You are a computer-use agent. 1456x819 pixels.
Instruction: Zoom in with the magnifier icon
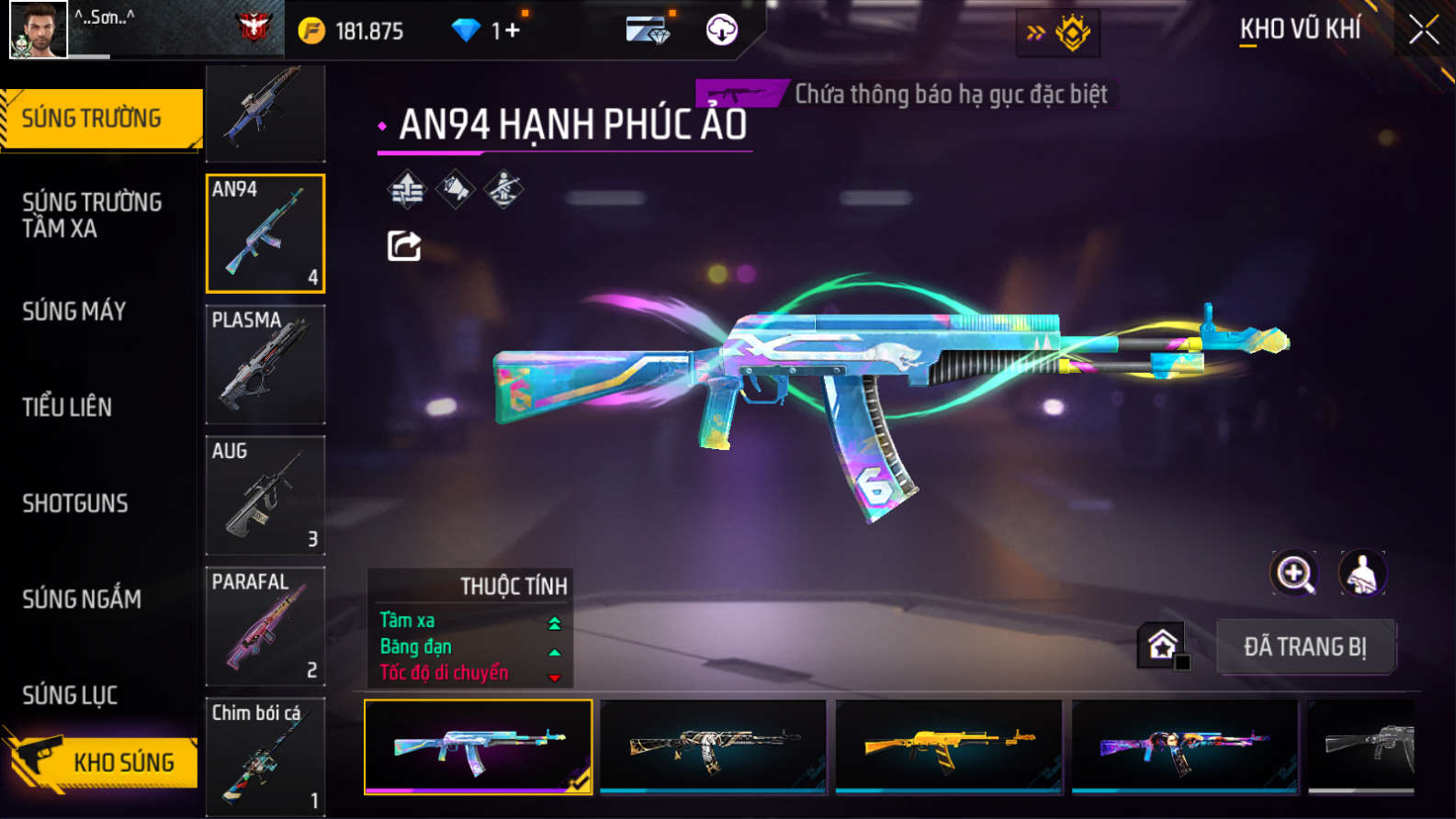pyautogui.click(x=1293, y=574)
